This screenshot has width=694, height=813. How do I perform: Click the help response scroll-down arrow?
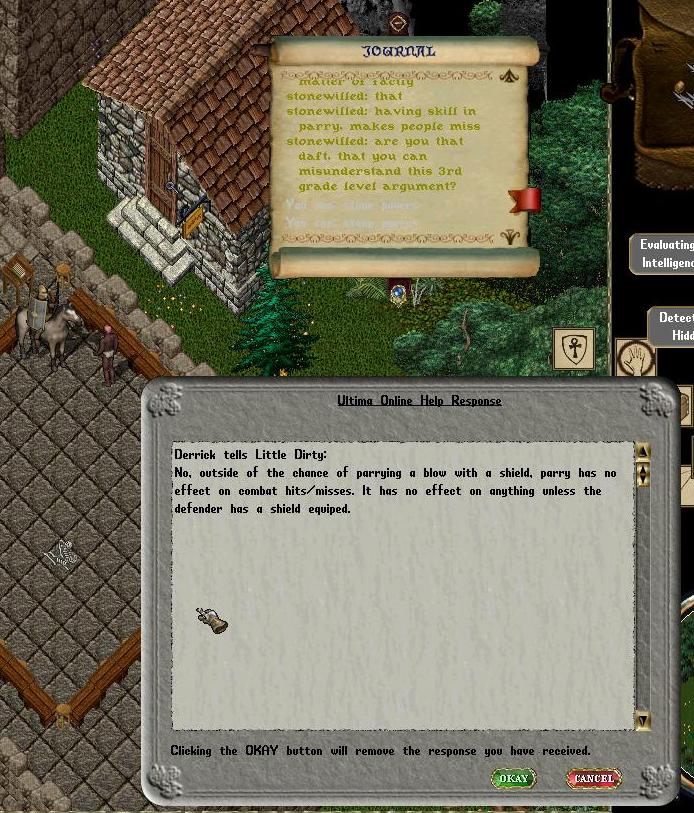click(x=642, y=720)
